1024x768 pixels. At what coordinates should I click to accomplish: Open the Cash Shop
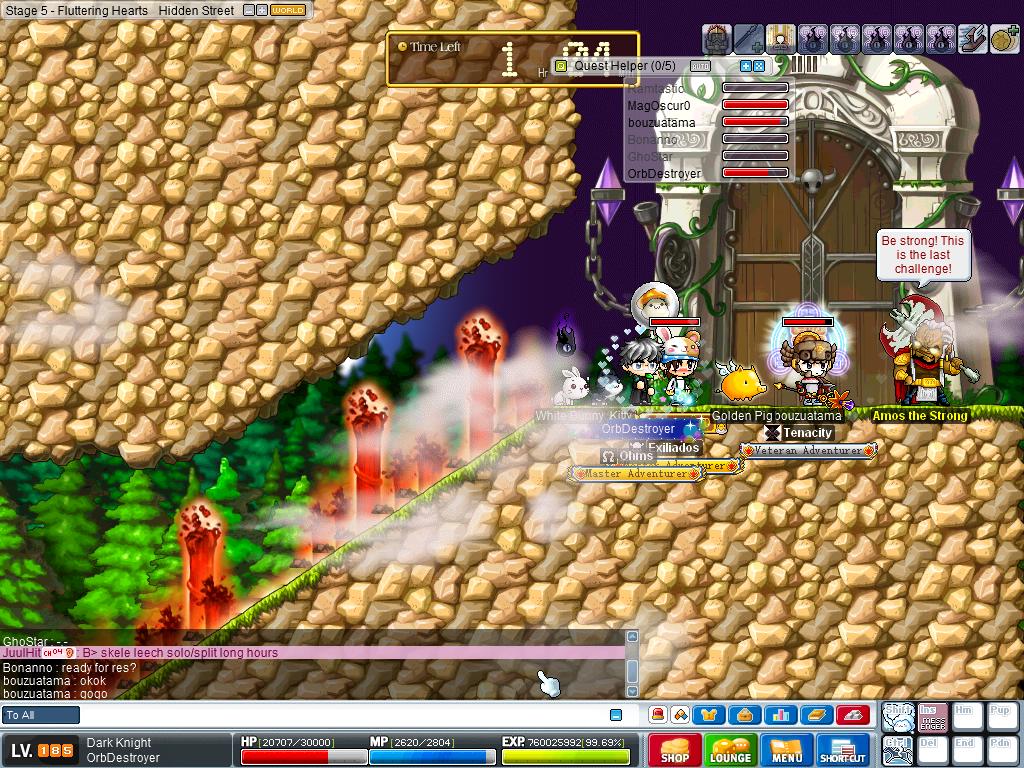click(x=674, y=750)
